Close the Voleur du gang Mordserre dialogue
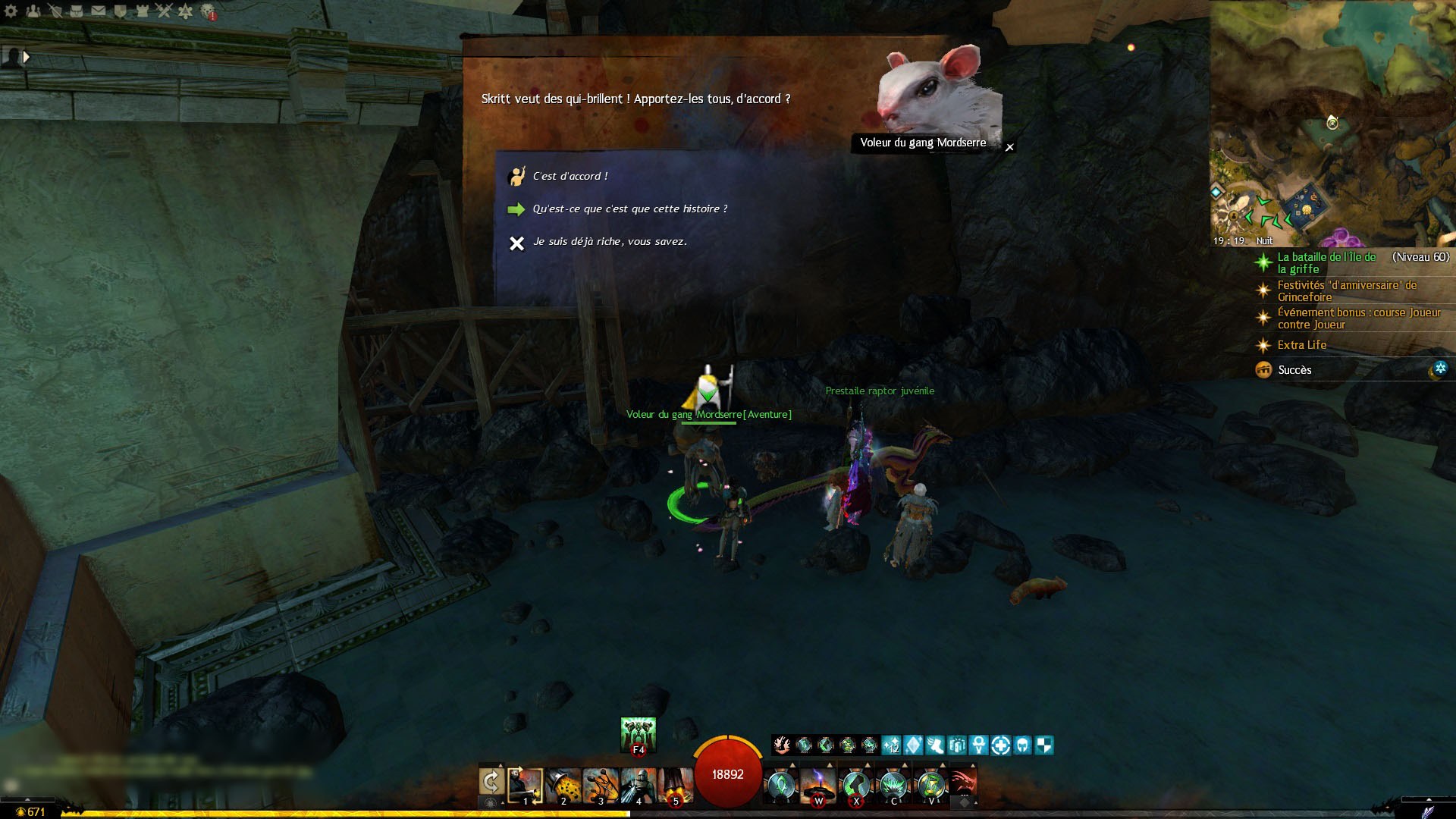Viewport: 1456px width, 819px height. (x=1009, y=147)
